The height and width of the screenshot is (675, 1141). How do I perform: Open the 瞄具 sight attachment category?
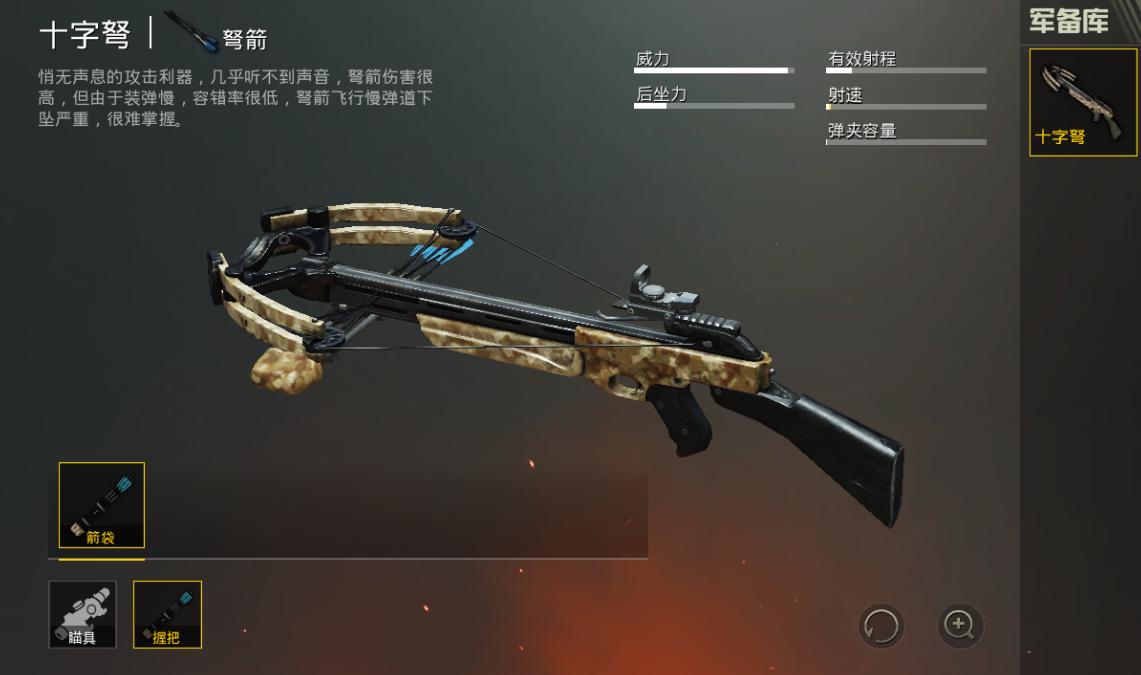pos(82,614)
